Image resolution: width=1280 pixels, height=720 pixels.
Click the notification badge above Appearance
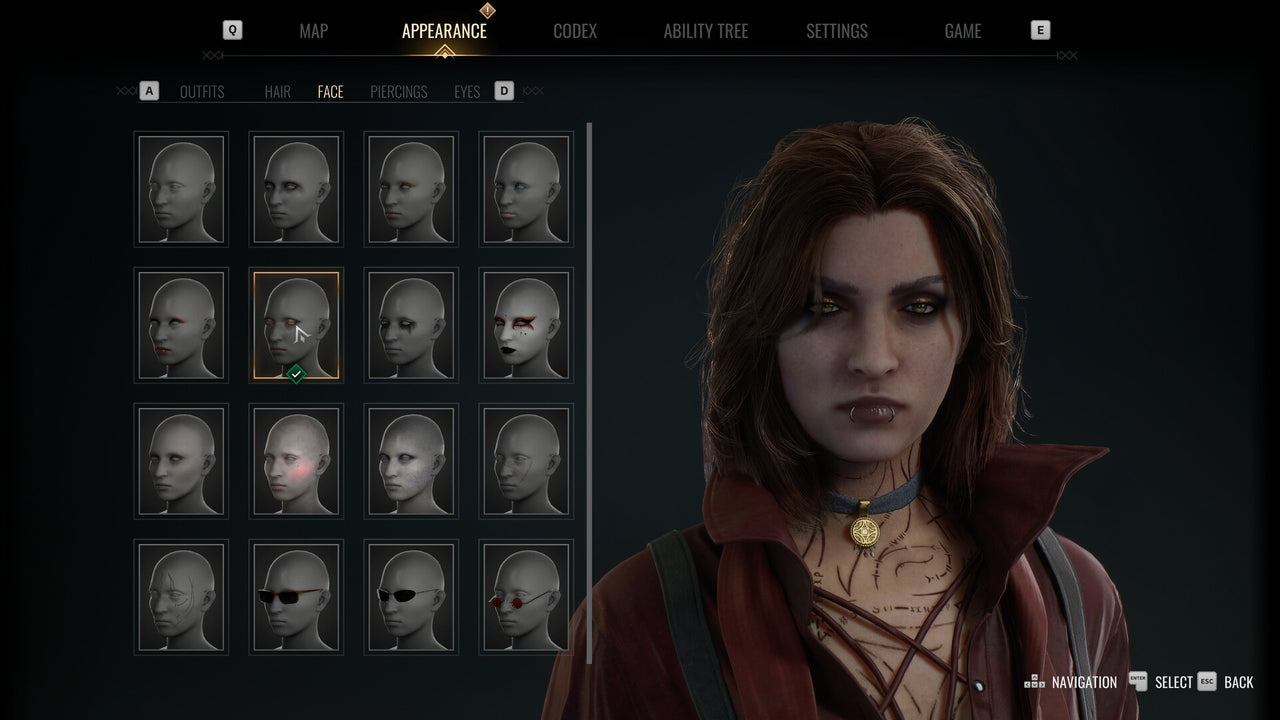coord(486,12)
